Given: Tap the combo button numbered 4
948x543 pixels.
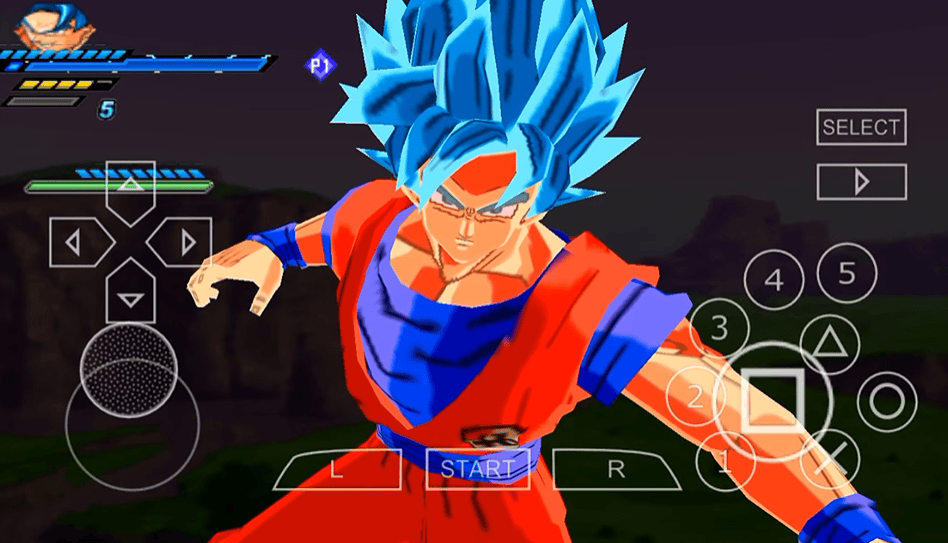Looking at the screenshot, I should coord(774,281).
